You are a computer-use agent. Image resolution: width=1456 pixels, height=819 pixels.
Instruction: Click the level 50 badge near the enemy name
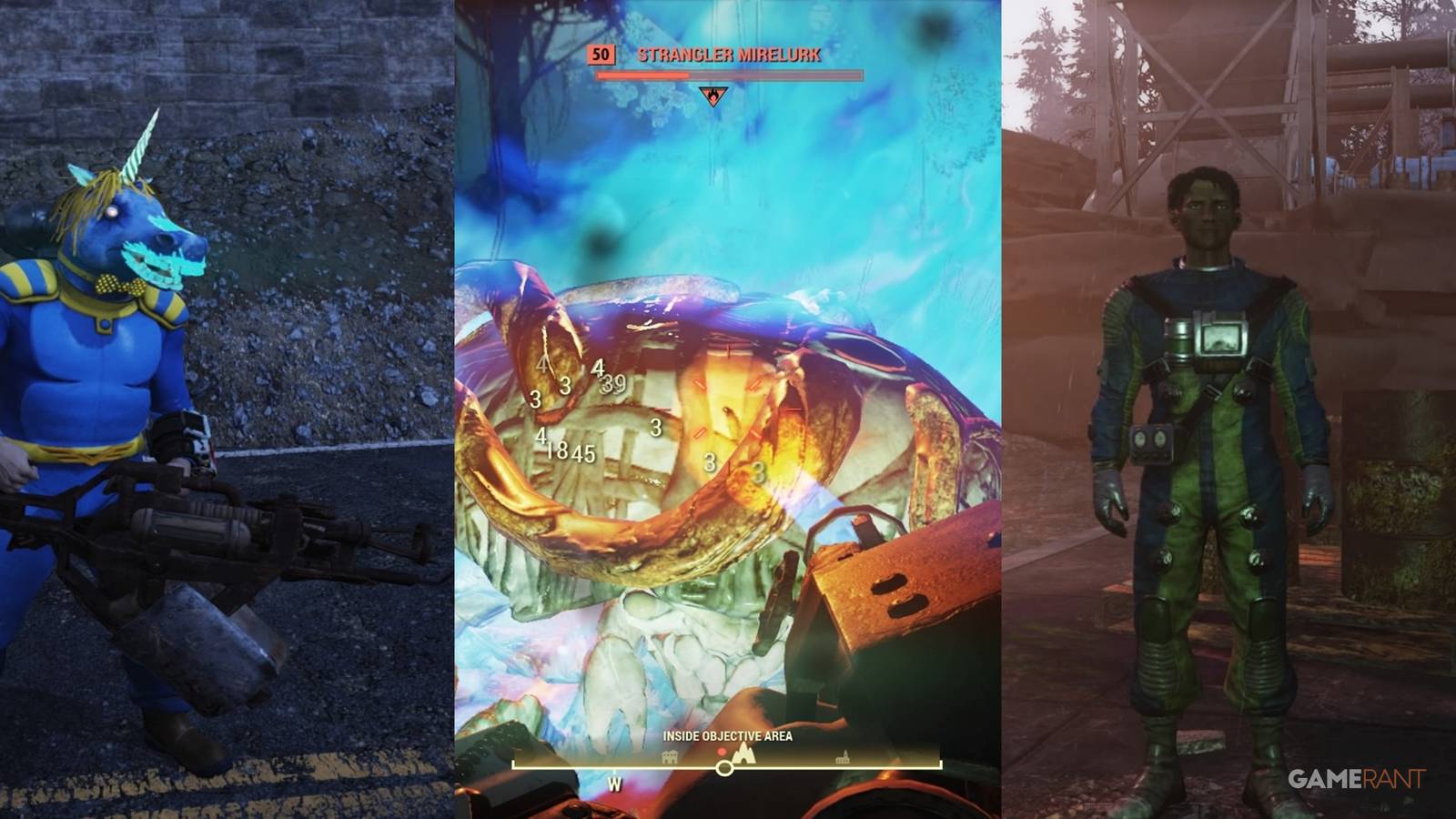(x=601, y=56)
